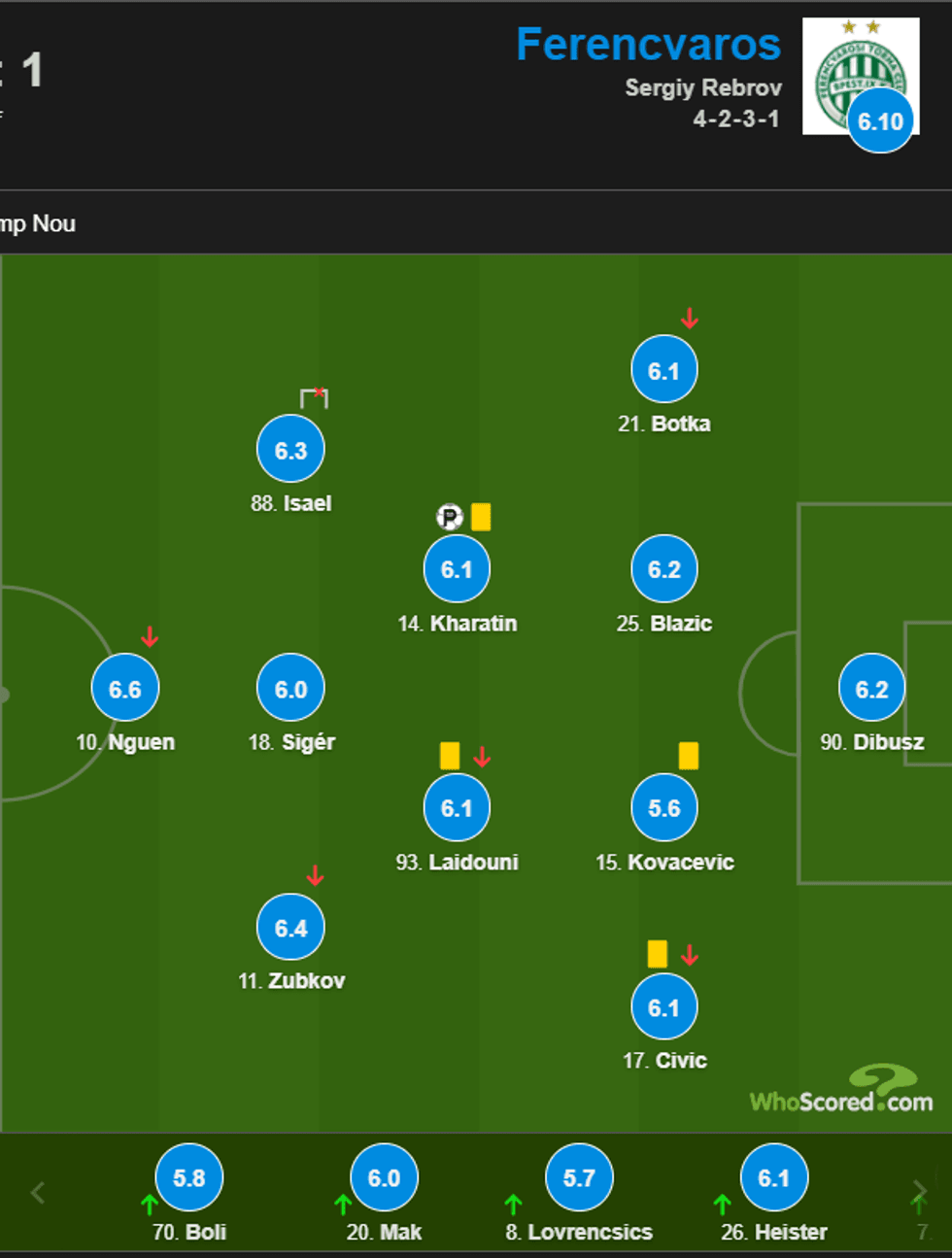Viewport: 952px width, 1258px height.
Task: Select Zubkov's 6.4 rating circle
Action: [x=290, y=928]
